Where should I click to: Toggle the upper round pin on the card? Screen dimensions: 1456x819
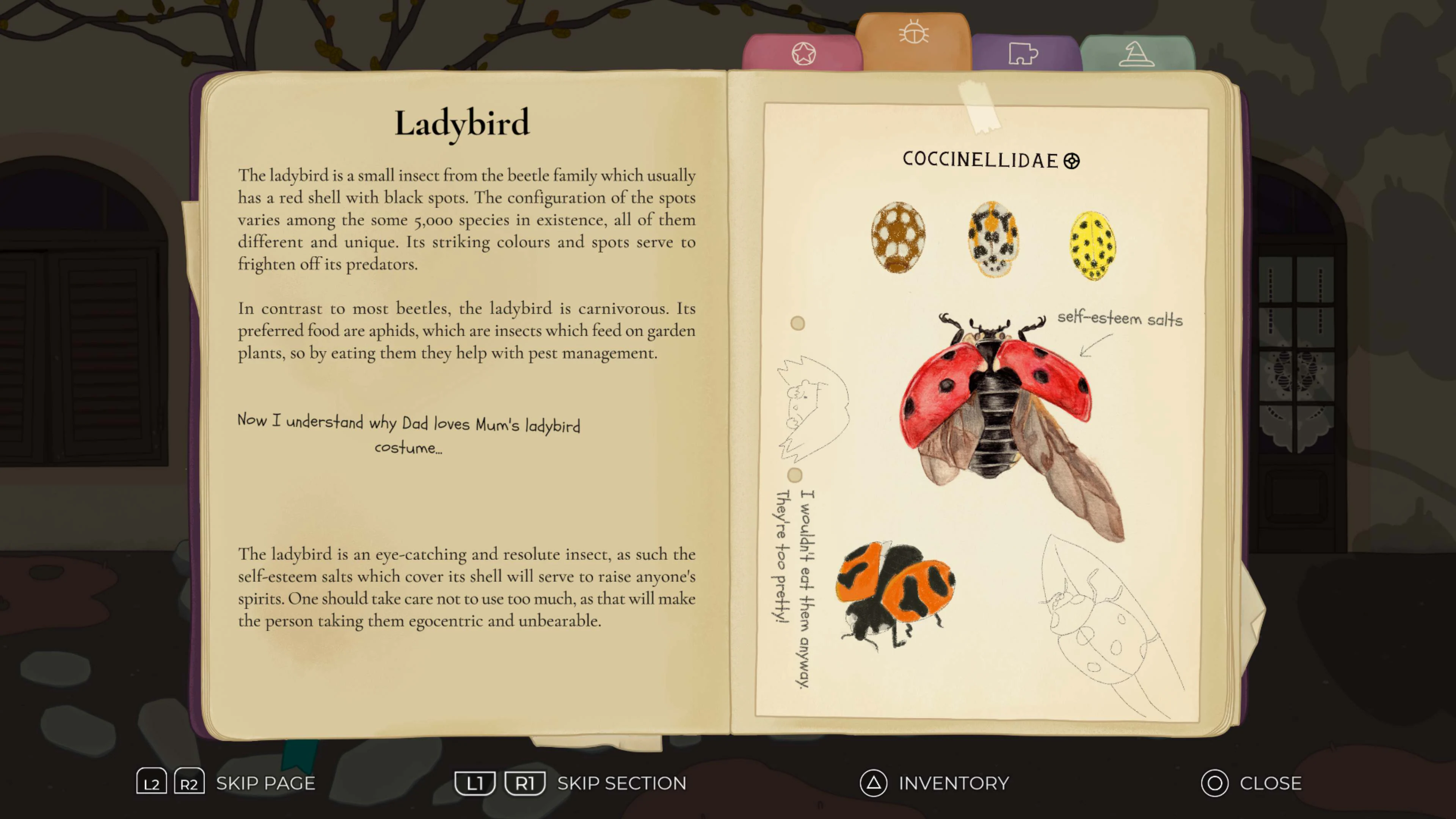pos(797,323)
